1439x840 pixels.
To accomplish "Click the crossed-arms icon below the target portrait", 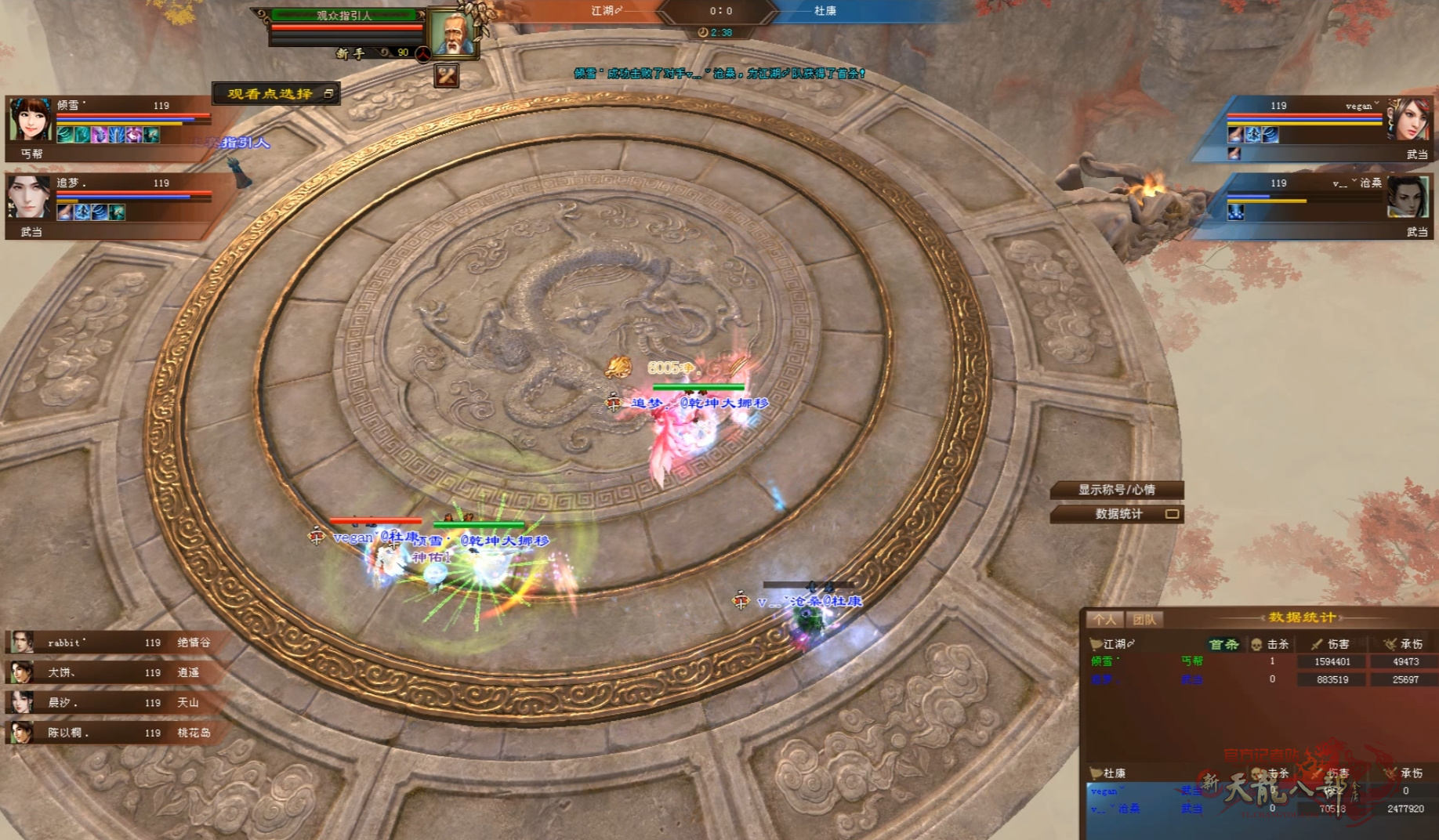I will pos(447,75).
